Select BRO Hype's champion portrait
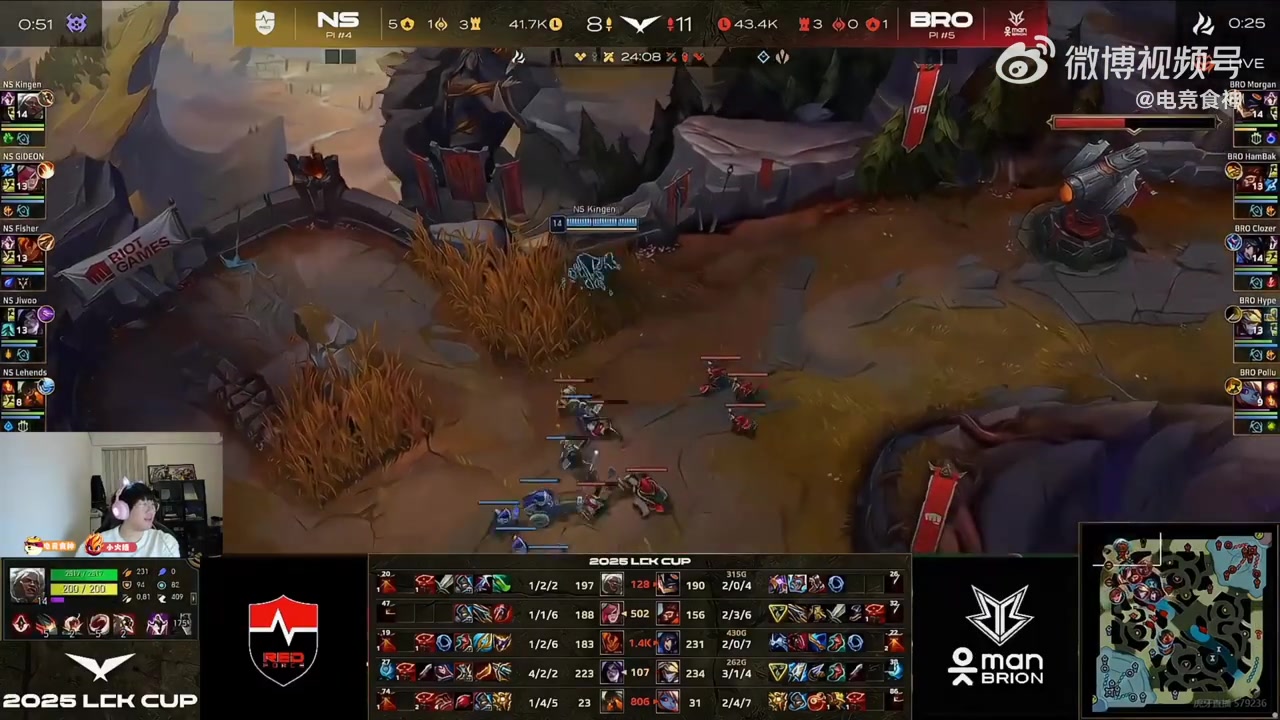Screen dimensions: 1280x720 [x=1252, y=322]
